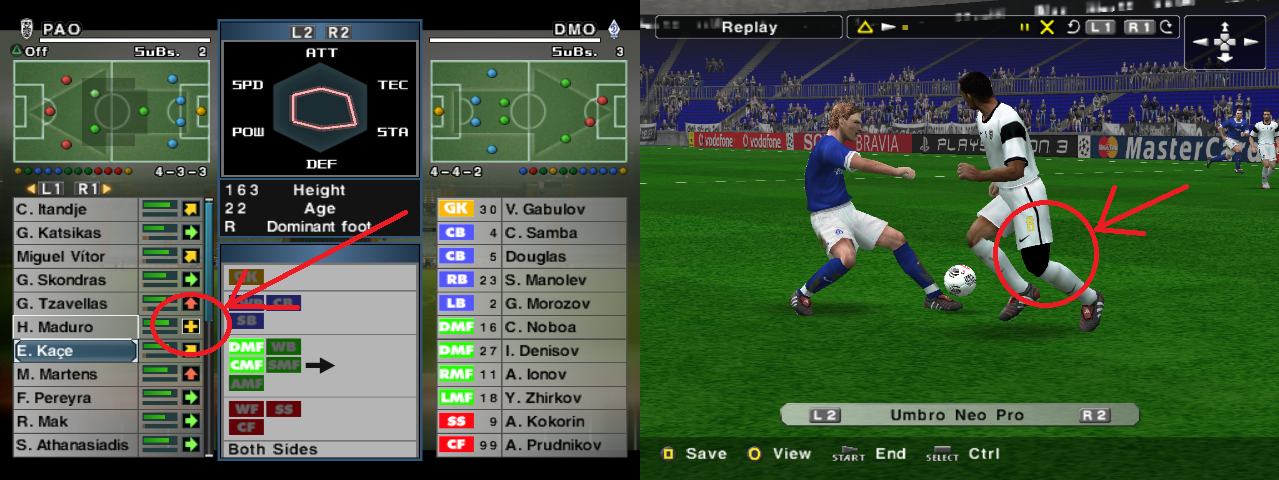Click the Replay label box
Screen dimensions: 1279x480
pos(749,28)
